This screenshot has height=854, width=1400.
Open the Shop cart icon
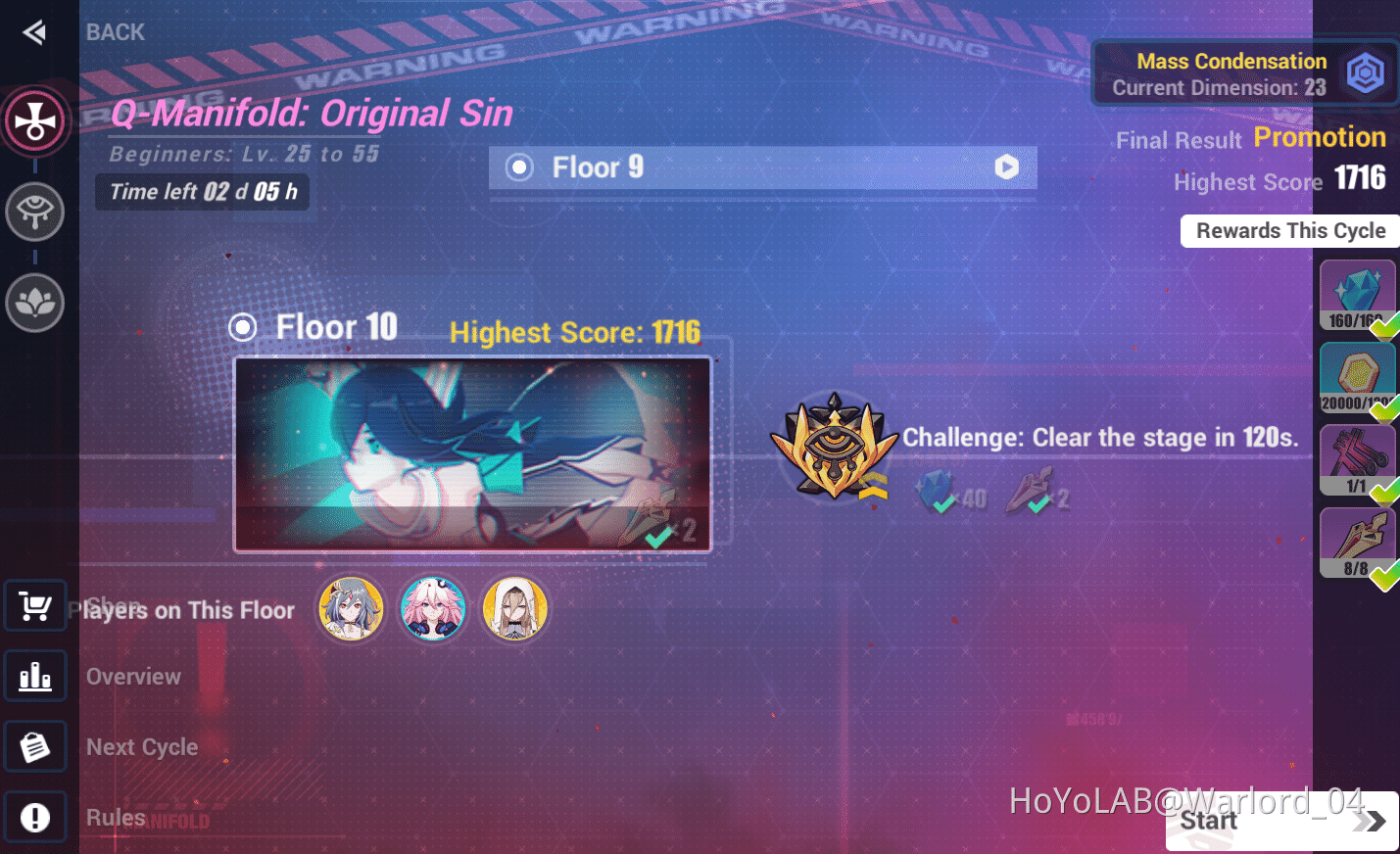(35, 605)
